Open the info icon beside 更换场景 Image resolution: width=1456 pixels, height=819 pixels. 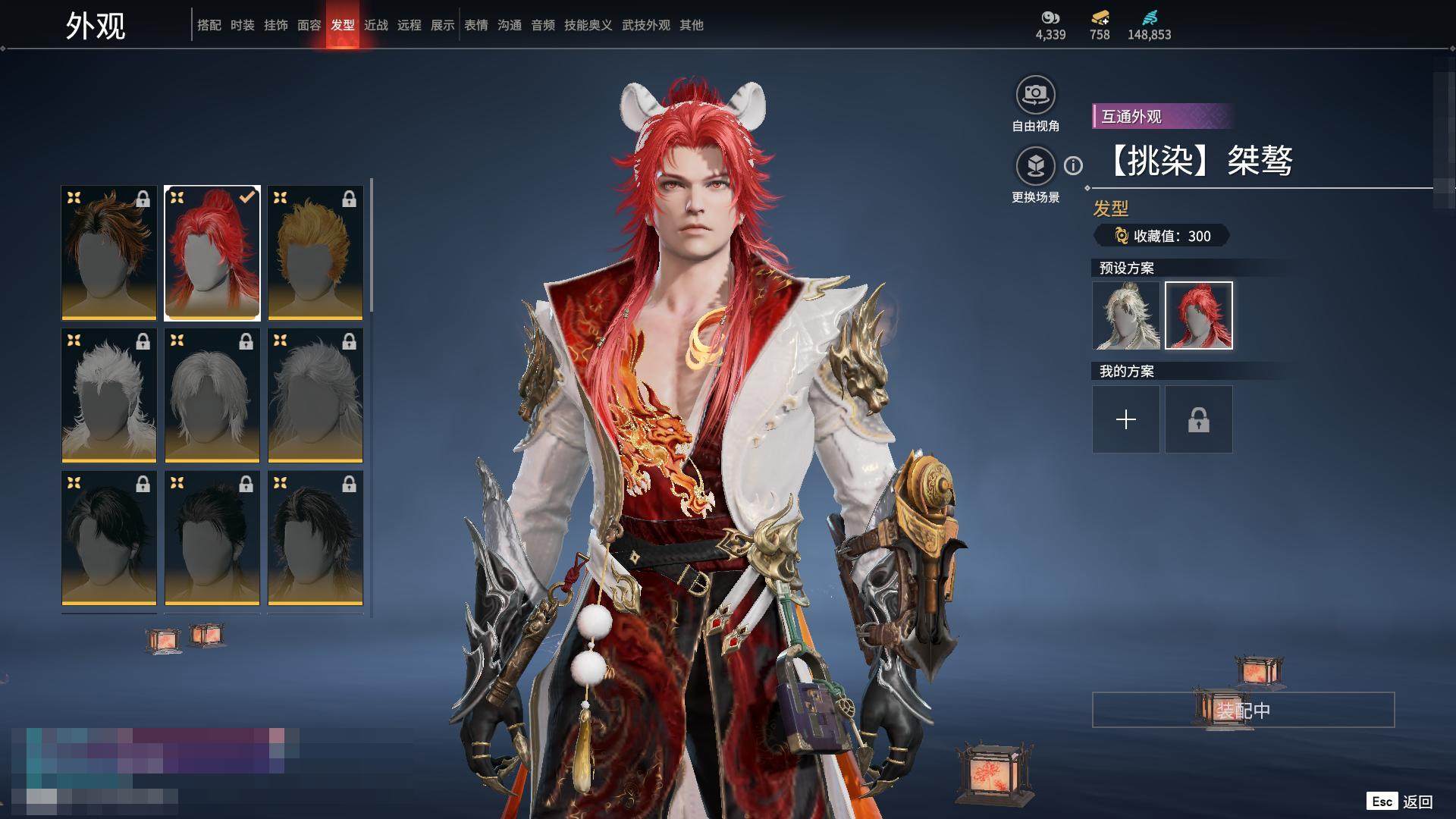pos(1073,165)
